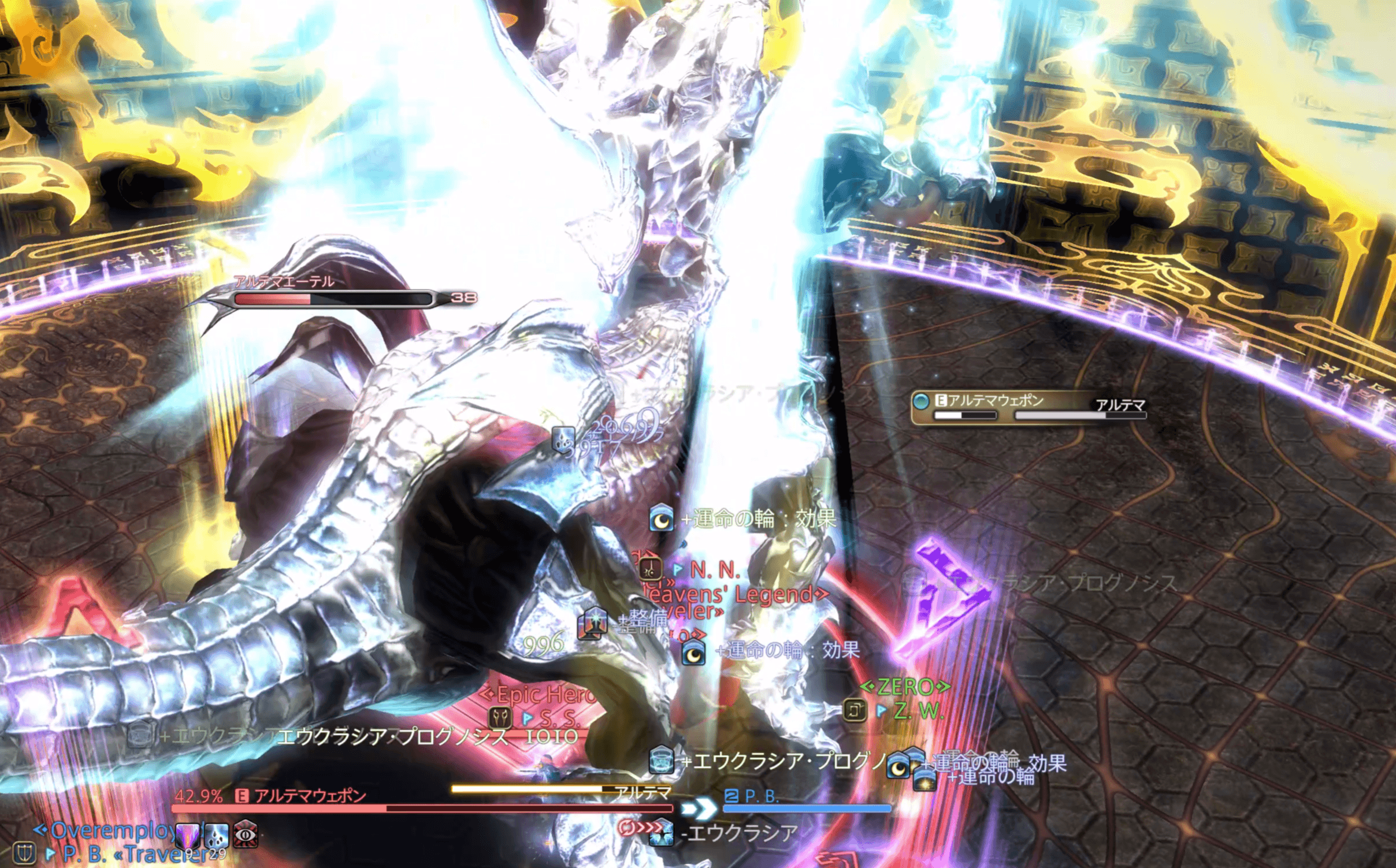This screenshot has height=868, width=1396.
Task: Target player Z. W. via nameplate
Action: click(x=918, y=710)
